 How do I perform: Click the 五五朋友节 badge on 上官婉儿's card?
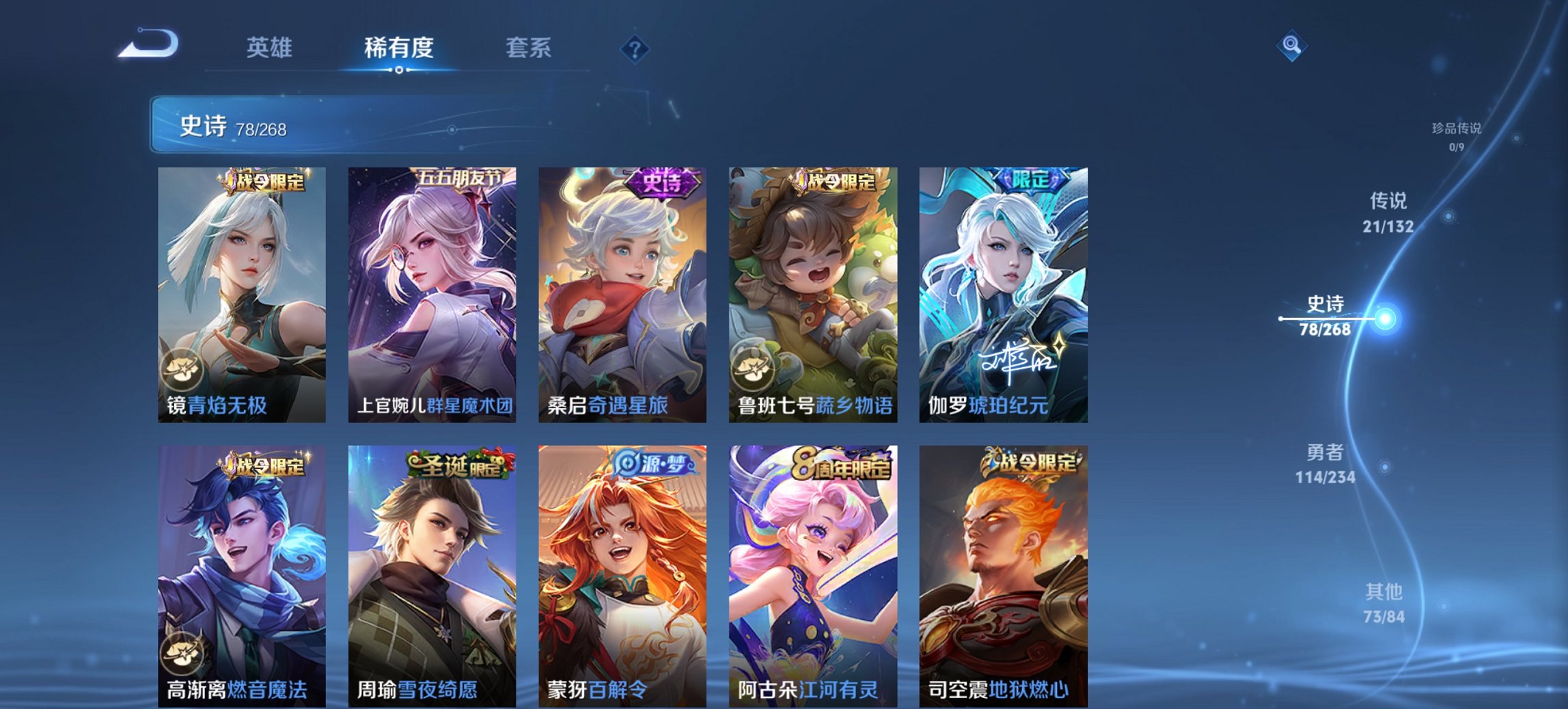coord(460,176)
